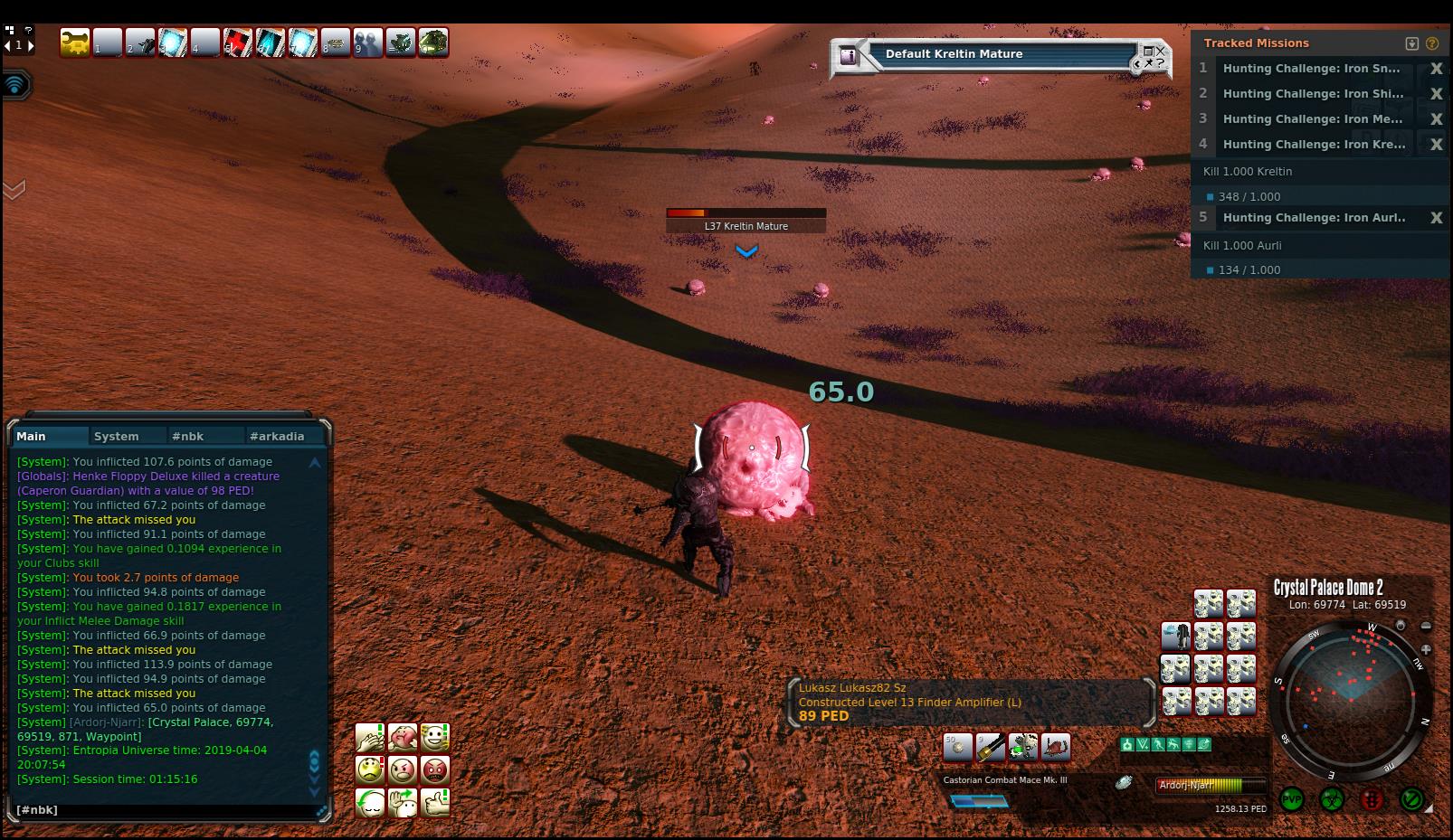Activate the red cross heal slot
1453x840 pixels.
[238, 42]
